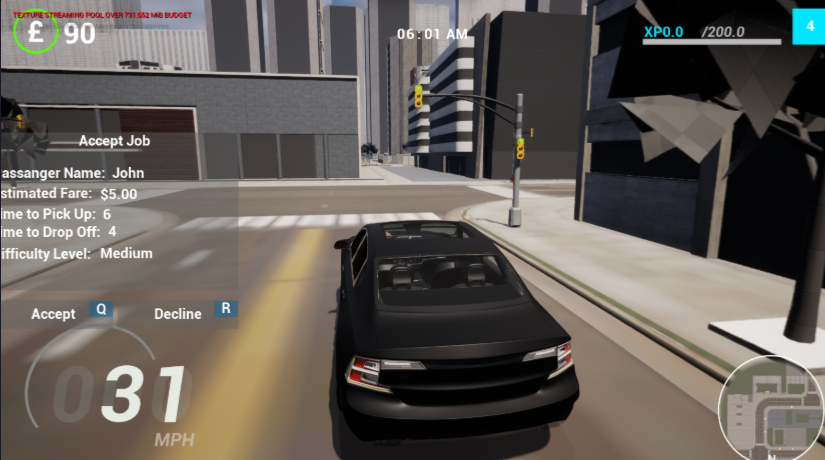Open the circular minimap
This screenshot has width=825, height=460.
pos(770,407)
